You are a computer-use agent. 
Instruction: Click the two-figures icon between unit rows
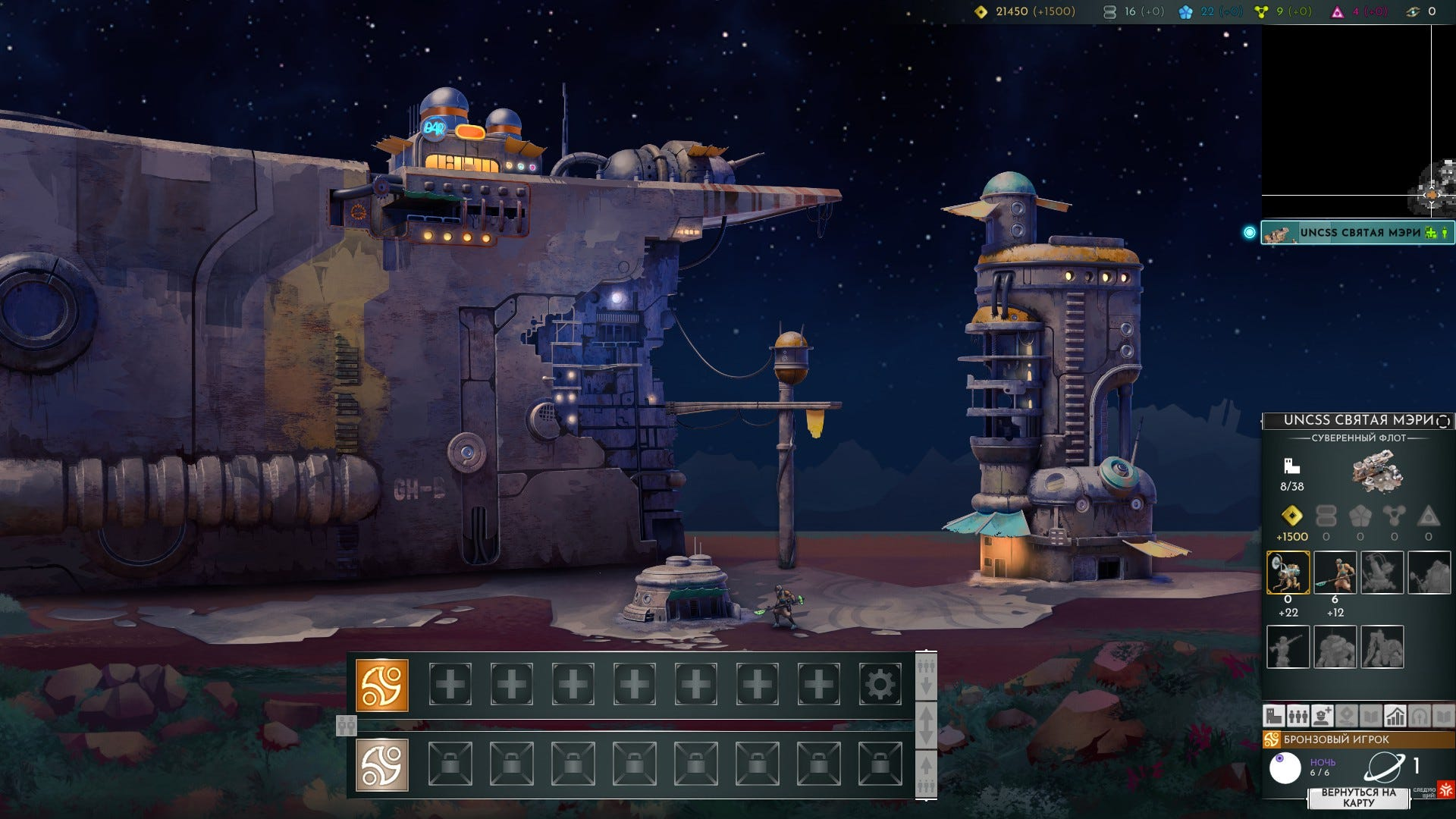pos(346,726)
